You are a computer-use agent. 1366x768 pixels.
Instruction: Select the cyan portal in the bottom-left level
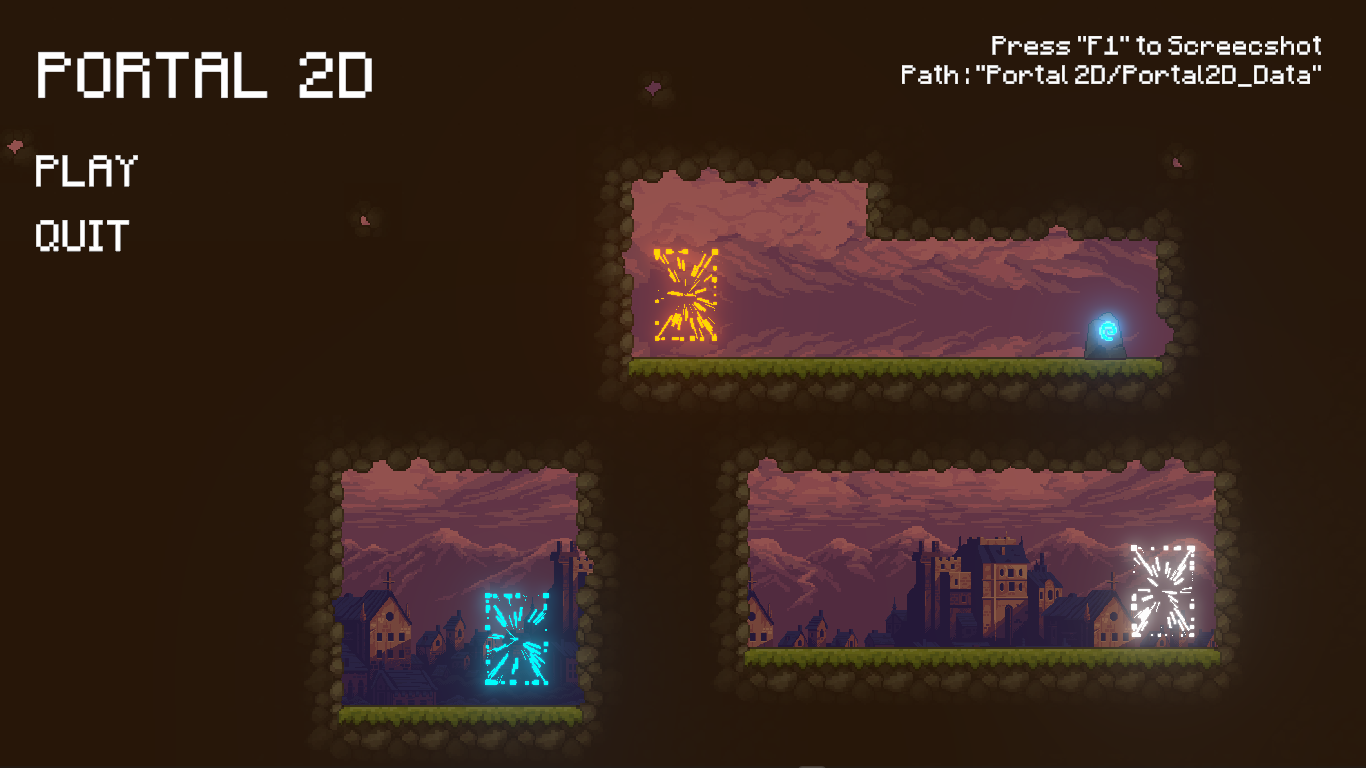pos(515,640)
